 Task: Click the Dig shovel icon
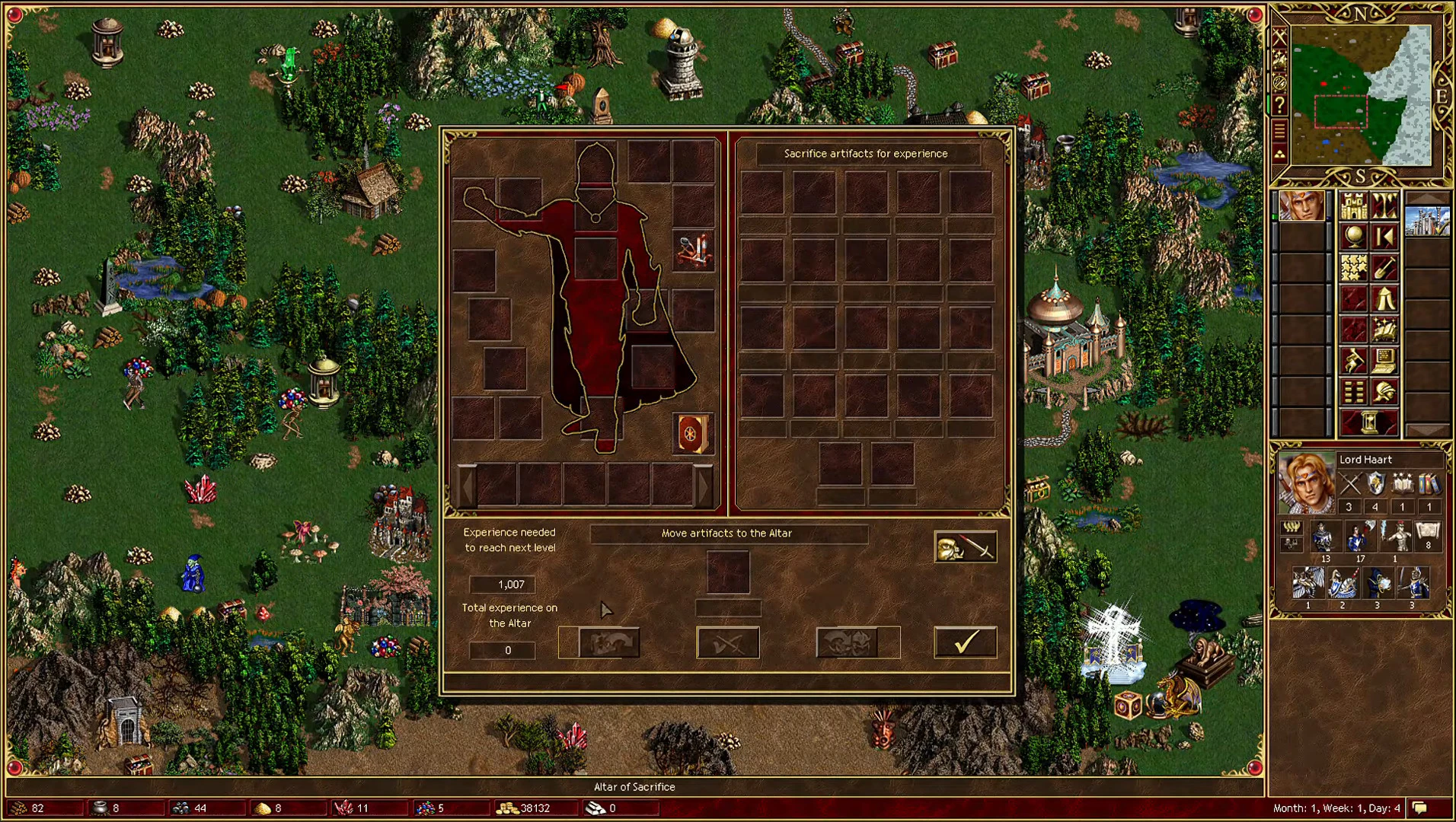(1383, 268)
